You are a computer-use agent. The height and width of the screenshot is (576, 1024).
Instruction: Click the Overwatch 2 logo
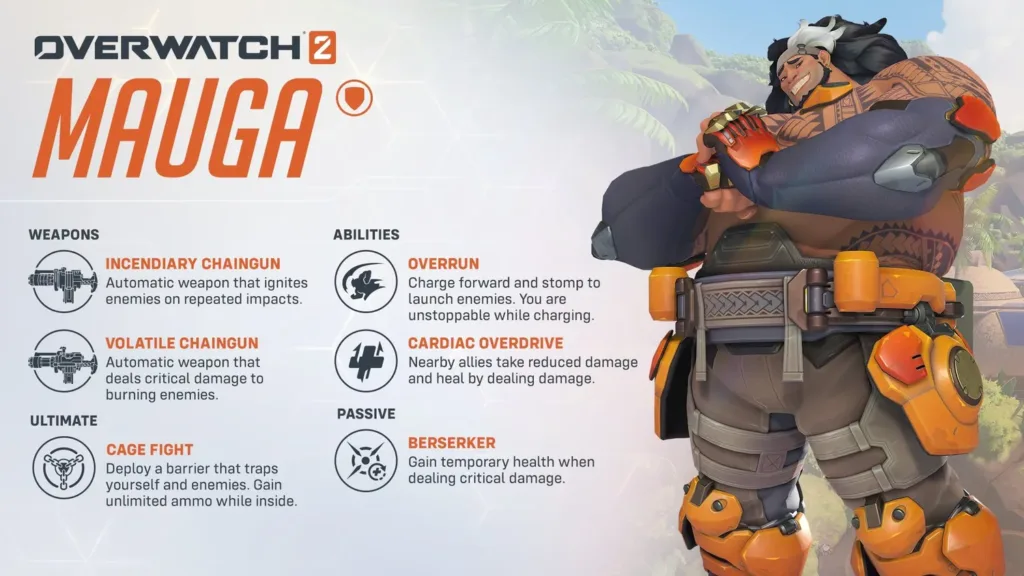(x=184, y=47)
